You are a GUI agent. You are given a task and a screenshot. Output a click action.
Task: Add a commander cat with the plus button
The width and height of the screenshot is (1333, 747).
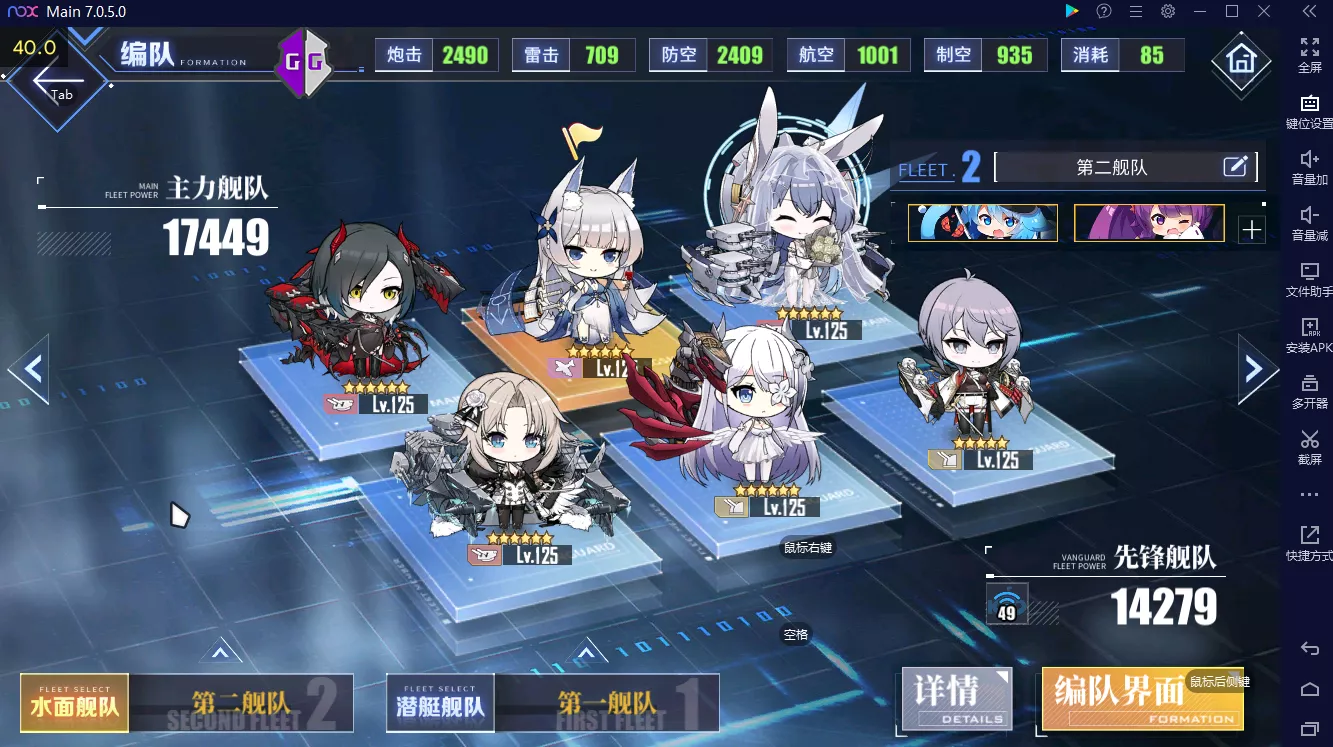coord(1251,231)
